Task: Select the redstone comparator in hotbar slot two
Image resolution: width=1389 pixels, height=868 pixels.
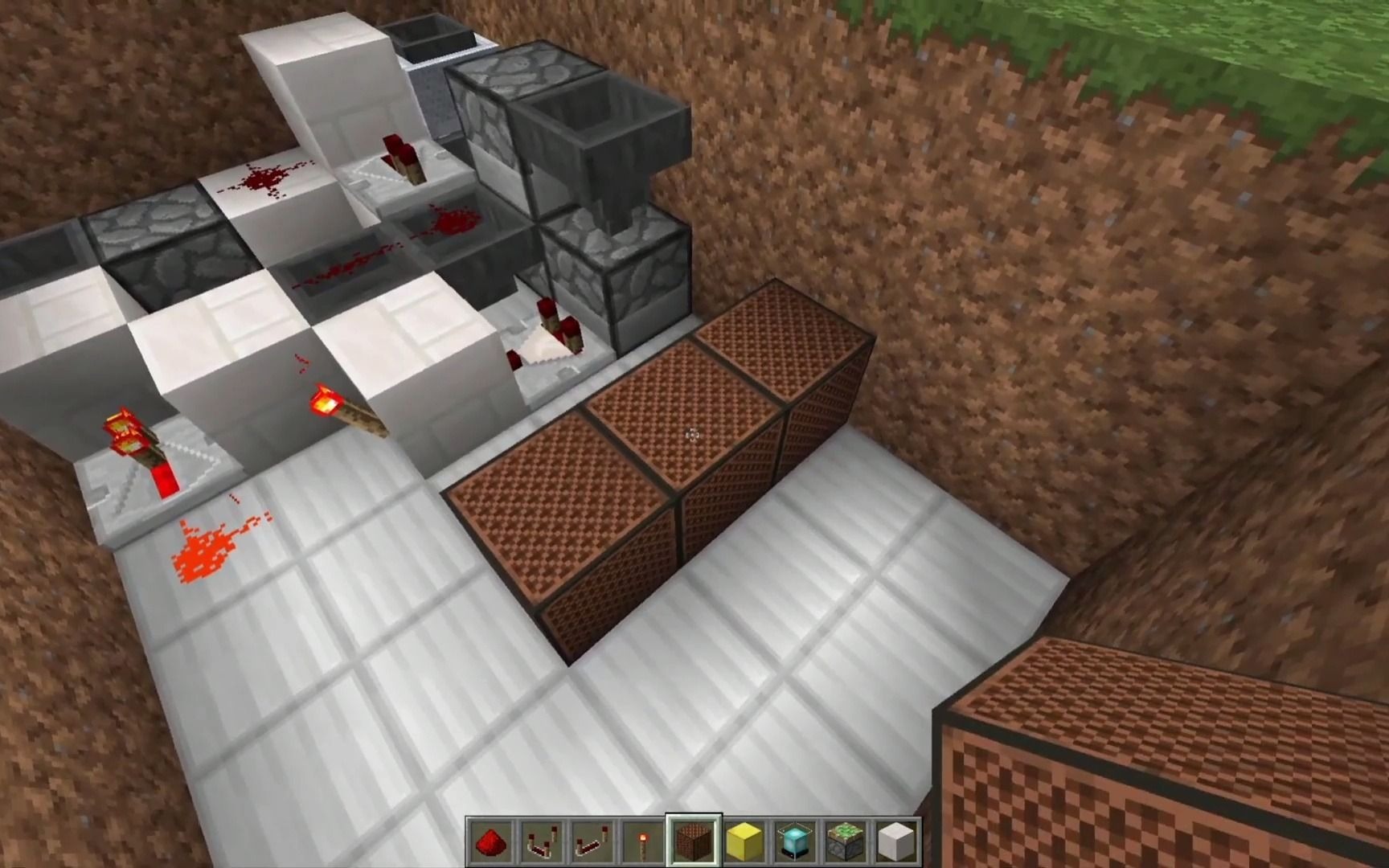Action: tap(542, 844)
